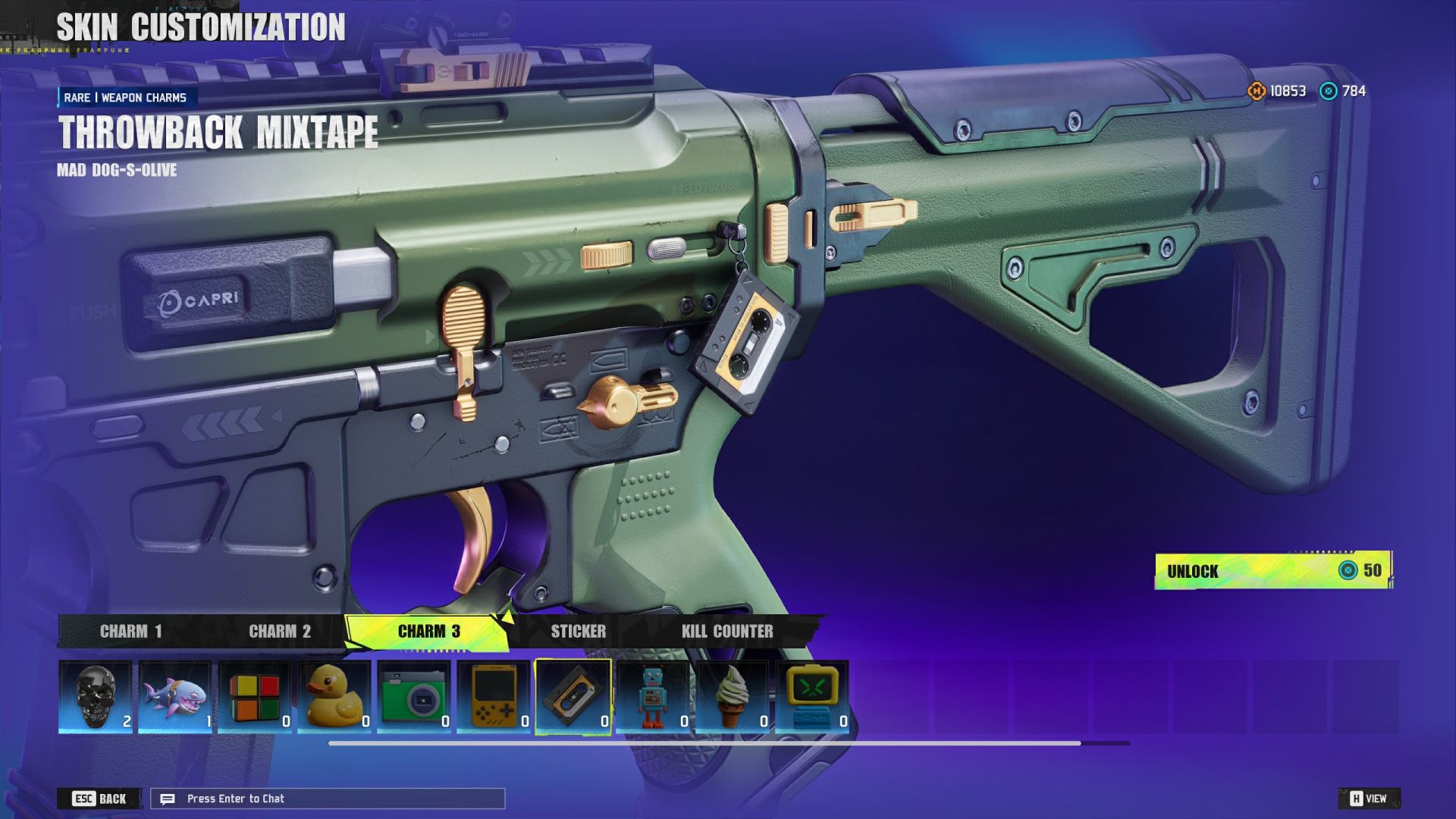Select the Charm 3 tab
The image size is (1456, 819).
tap(428, 631)
